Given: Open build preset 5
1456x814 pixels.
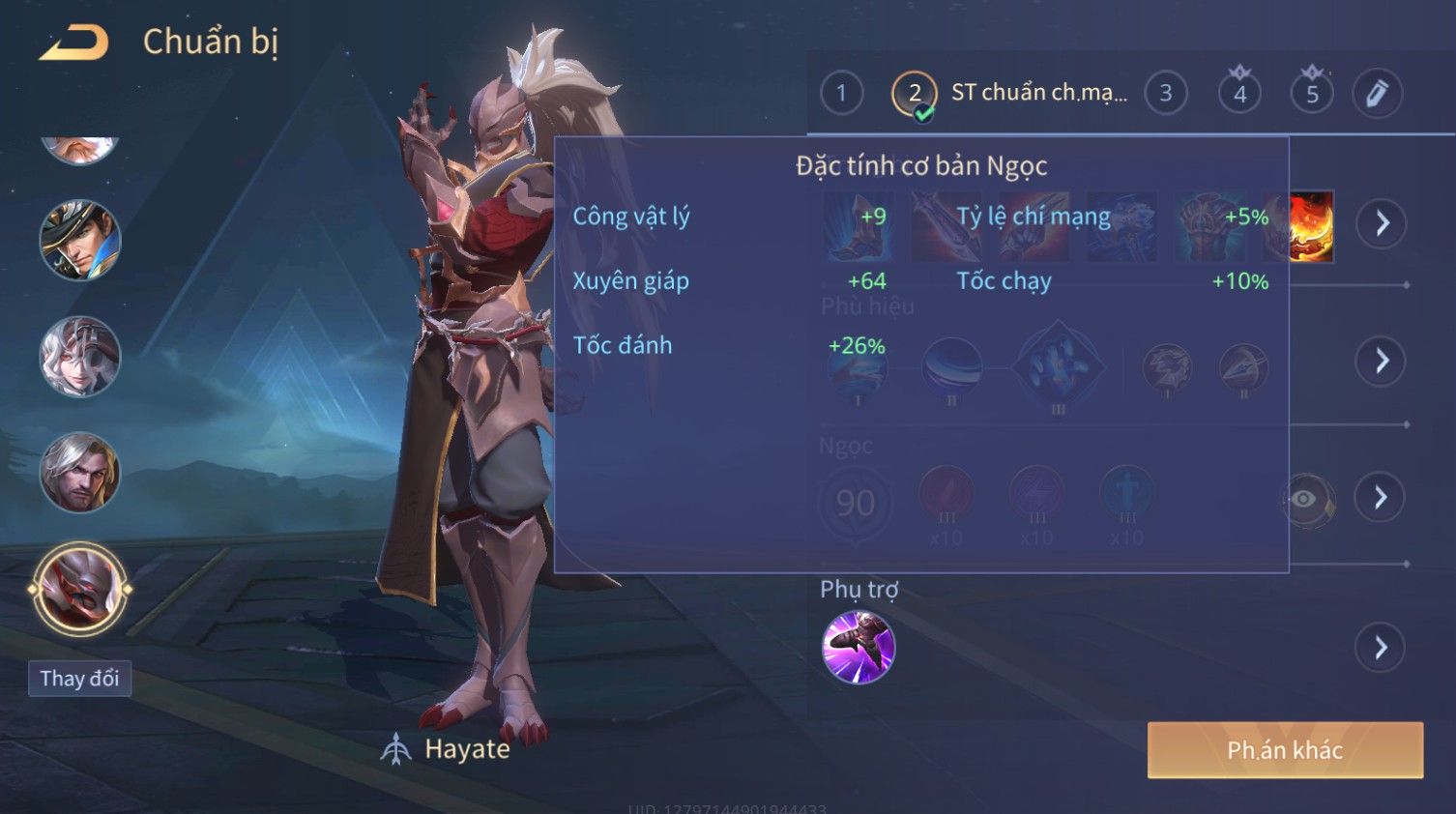Looking at the screenshot, I should (x=1312, y=93).
